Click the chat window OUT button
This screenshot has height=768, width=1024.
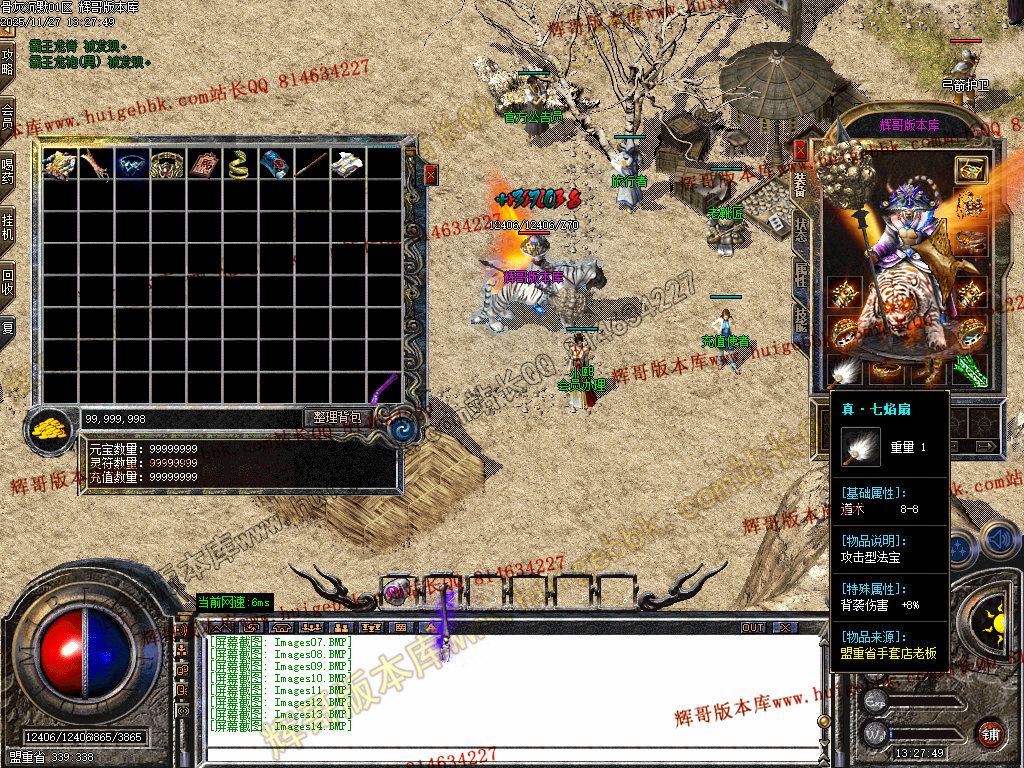click(x=753, y=627)
